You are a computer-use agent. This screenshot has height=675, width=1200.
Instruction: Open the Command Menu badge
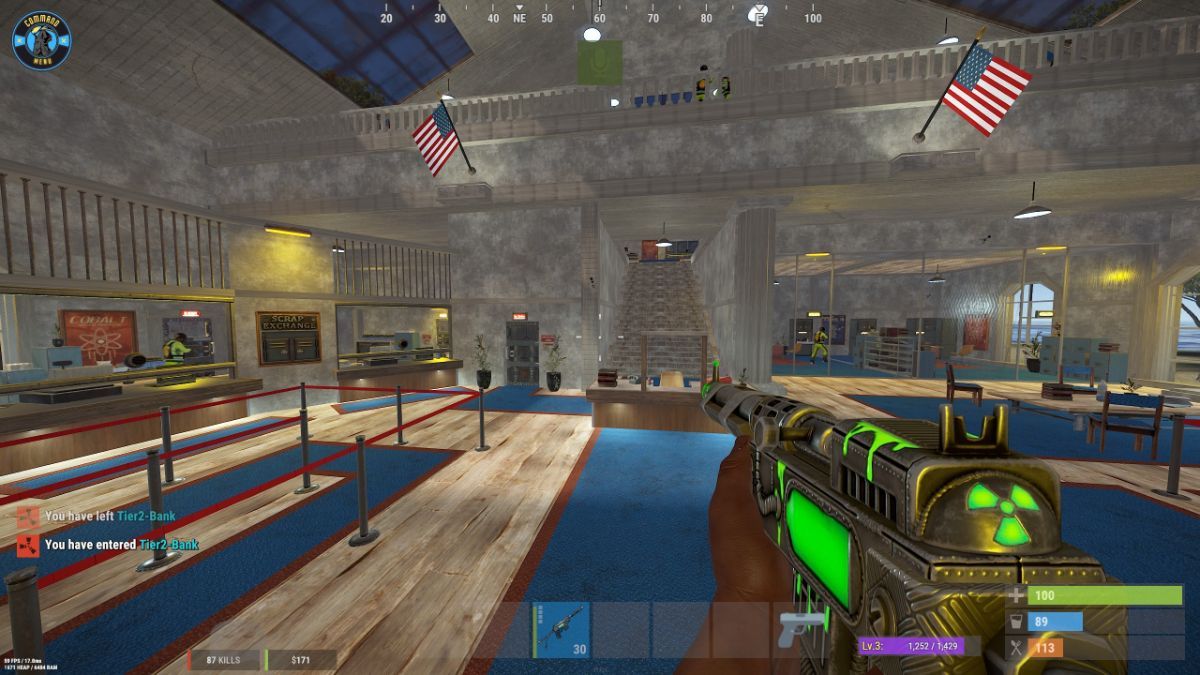(x=41, y=41)
